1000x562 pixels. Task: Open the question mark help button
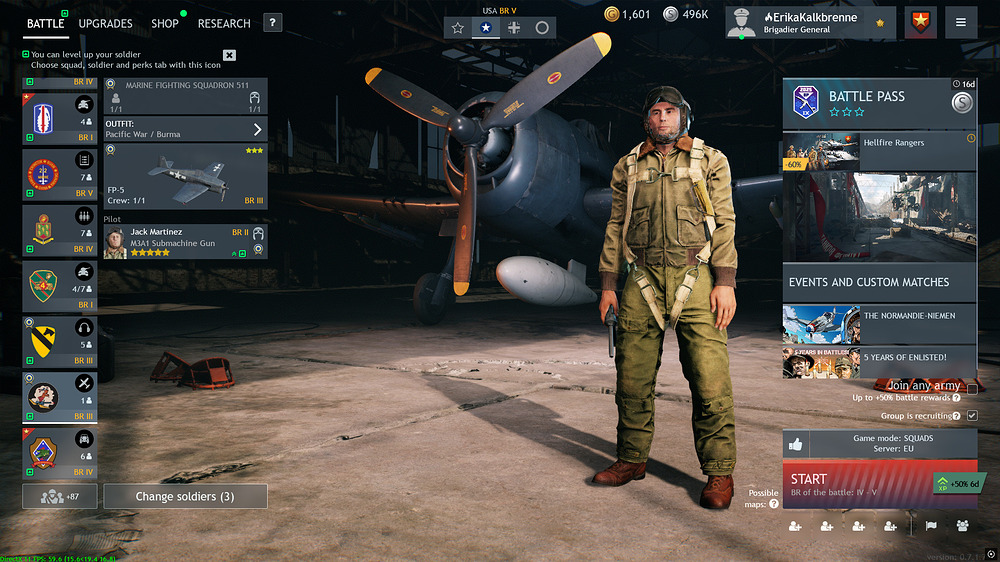pyautogui.click(x=273, y=23)
